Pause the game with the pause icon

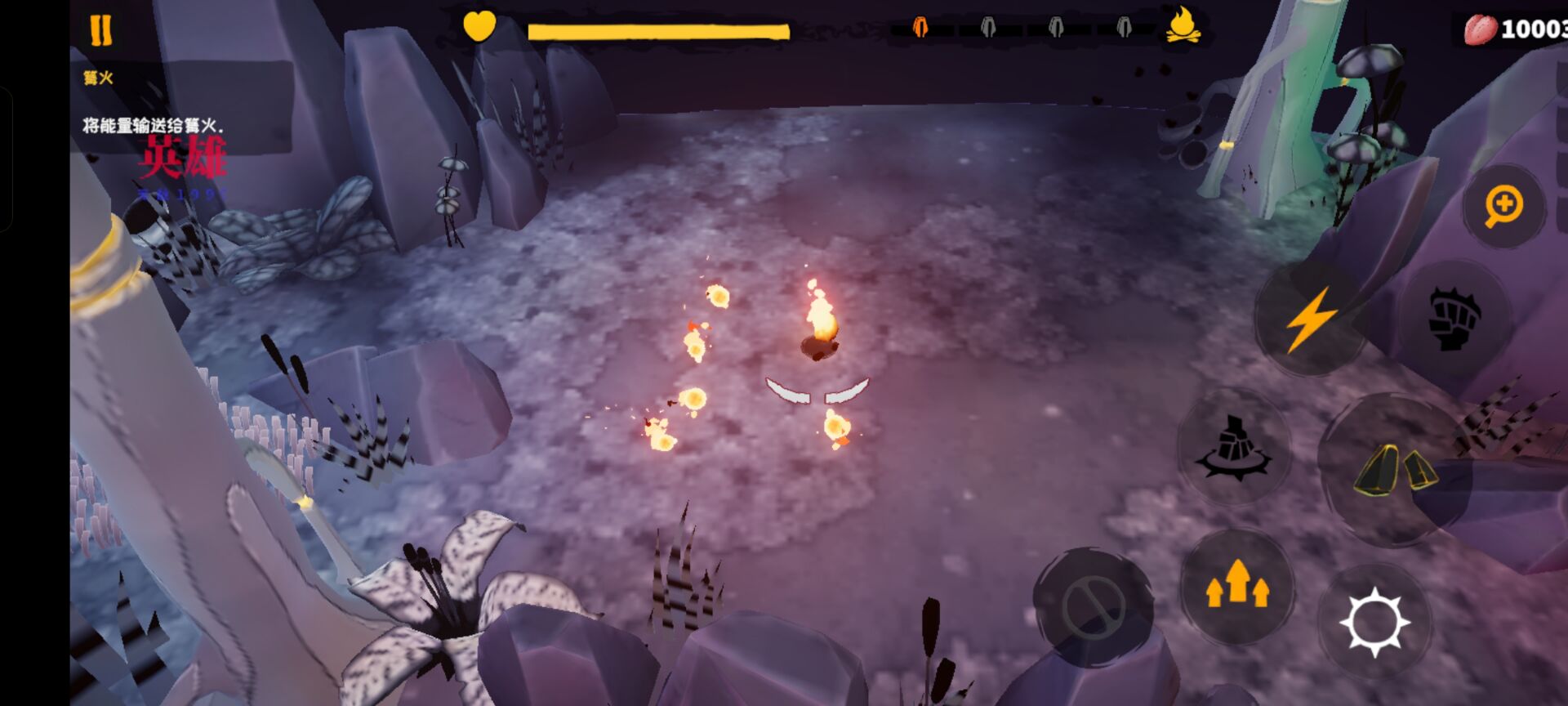pyautogui.click(x=100, y=29)
